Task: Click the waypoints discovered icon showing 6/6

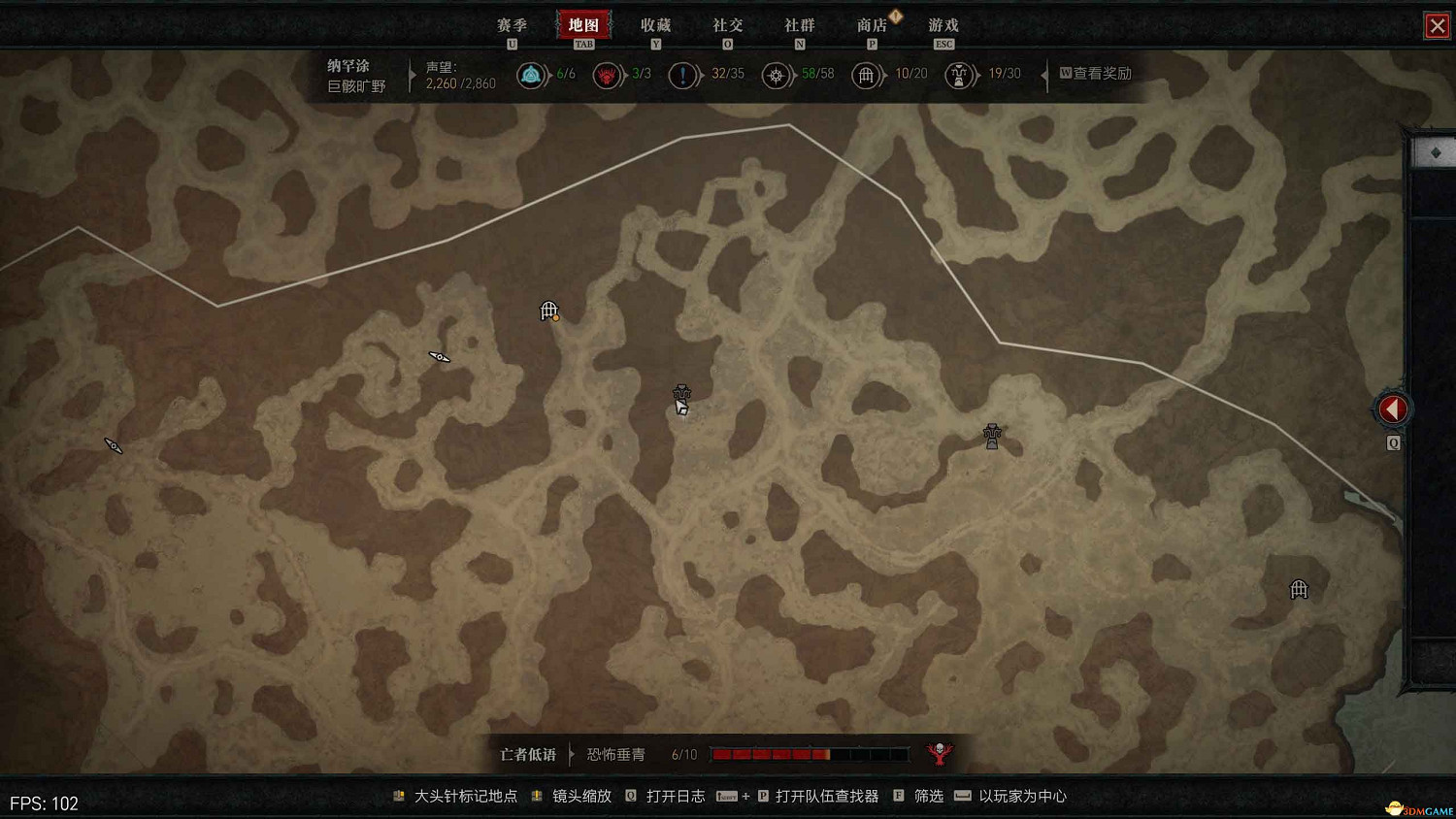Action: [x=532, y=74]
